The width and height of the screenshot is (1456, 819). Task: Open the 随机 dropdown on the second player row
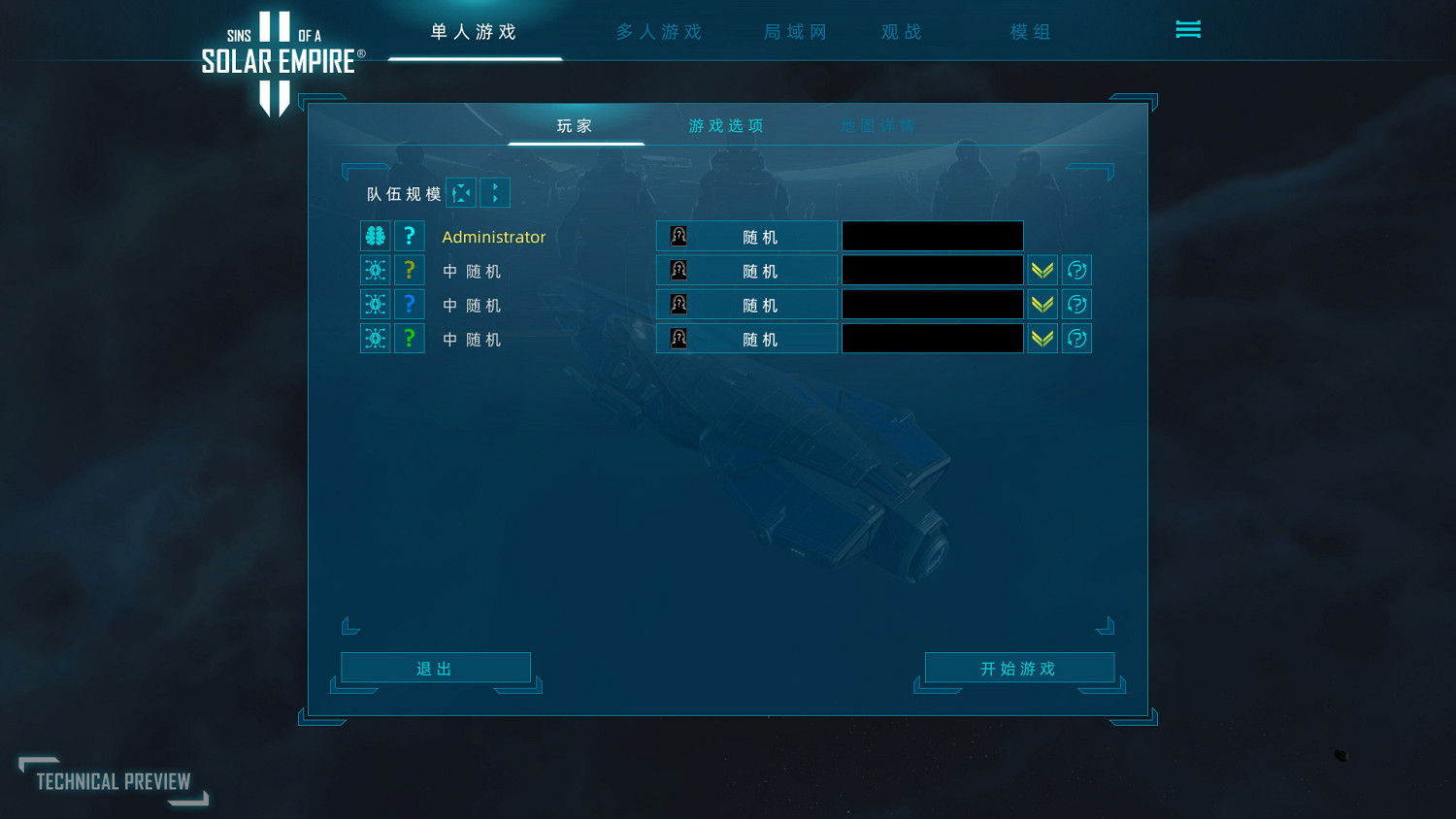(x=762, y=270)
